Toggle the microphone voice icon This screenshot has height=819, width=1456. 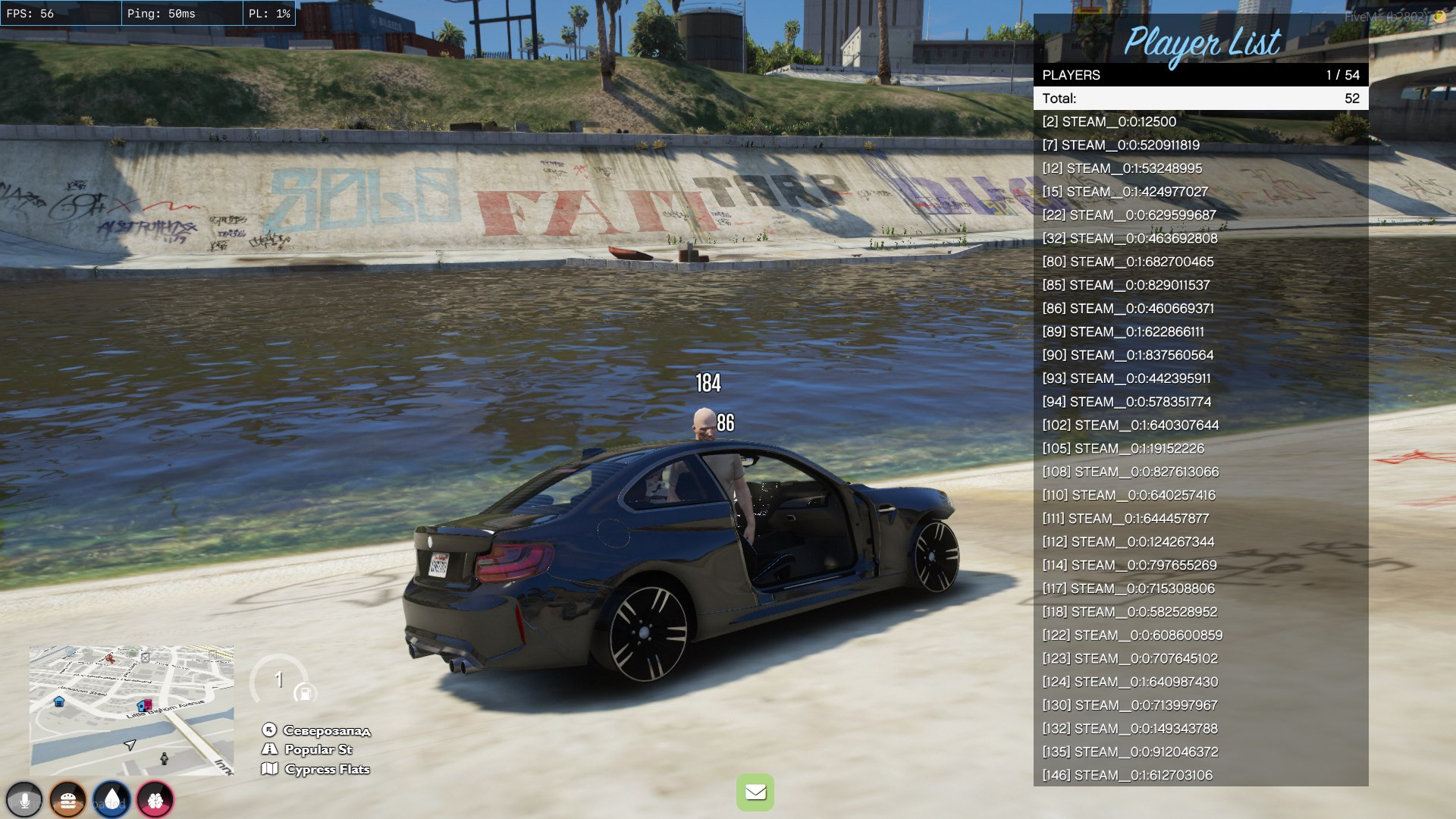(24, 800)
